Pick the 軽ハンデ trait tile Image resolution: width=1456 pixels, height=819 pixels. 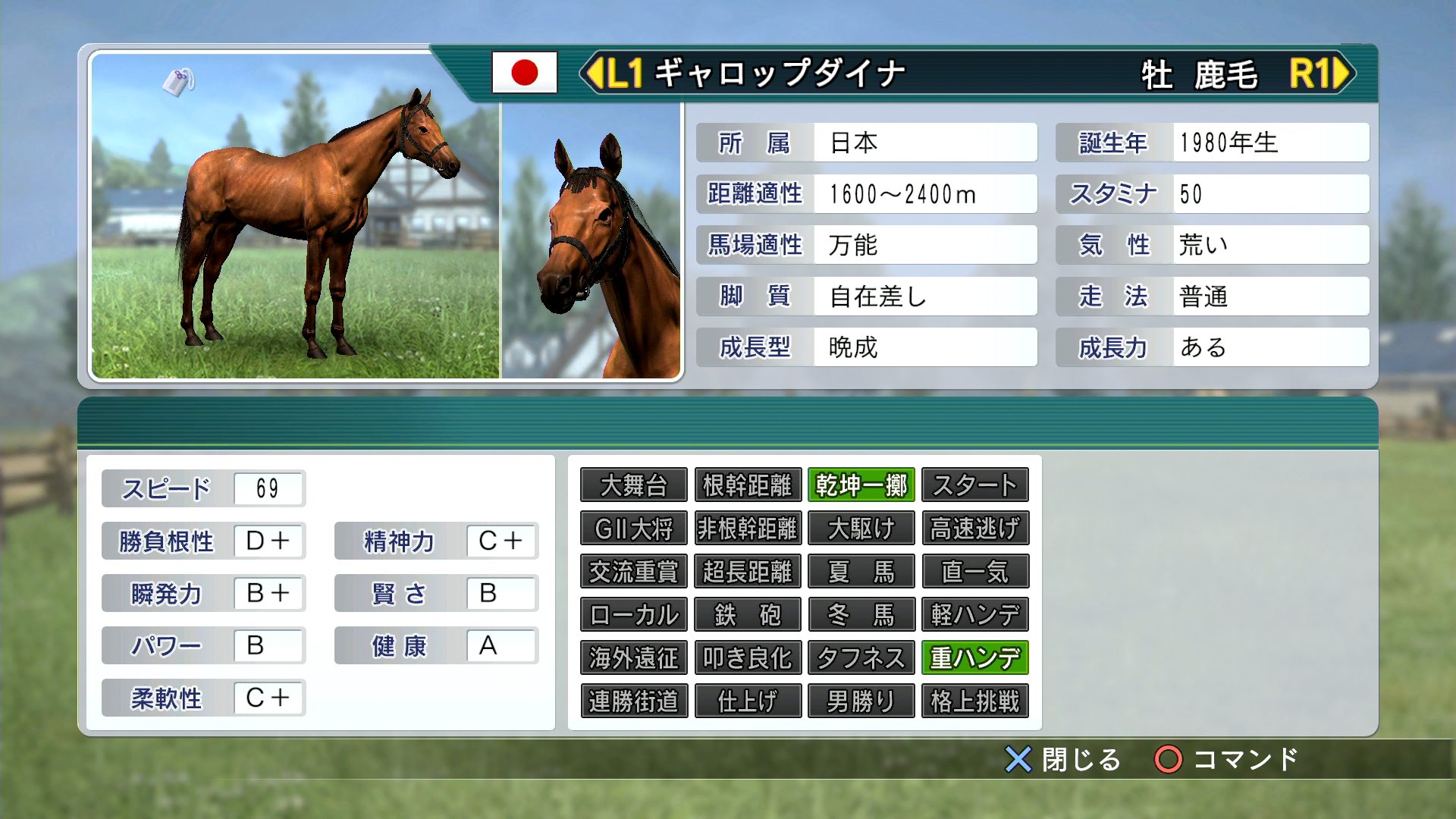(975, 615)
